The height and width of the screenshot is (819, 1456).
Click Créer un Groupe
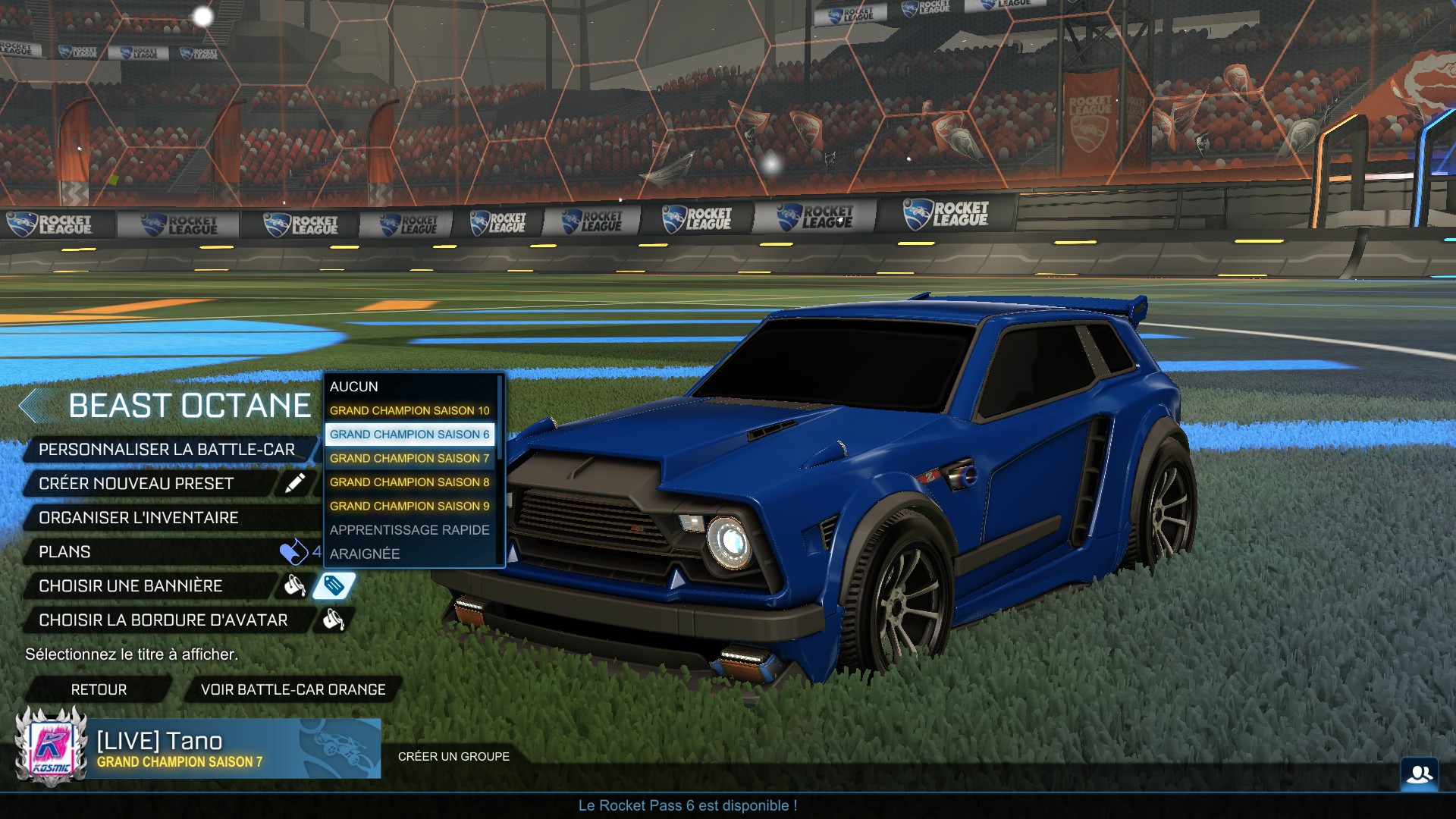click(x=453, y=756)
